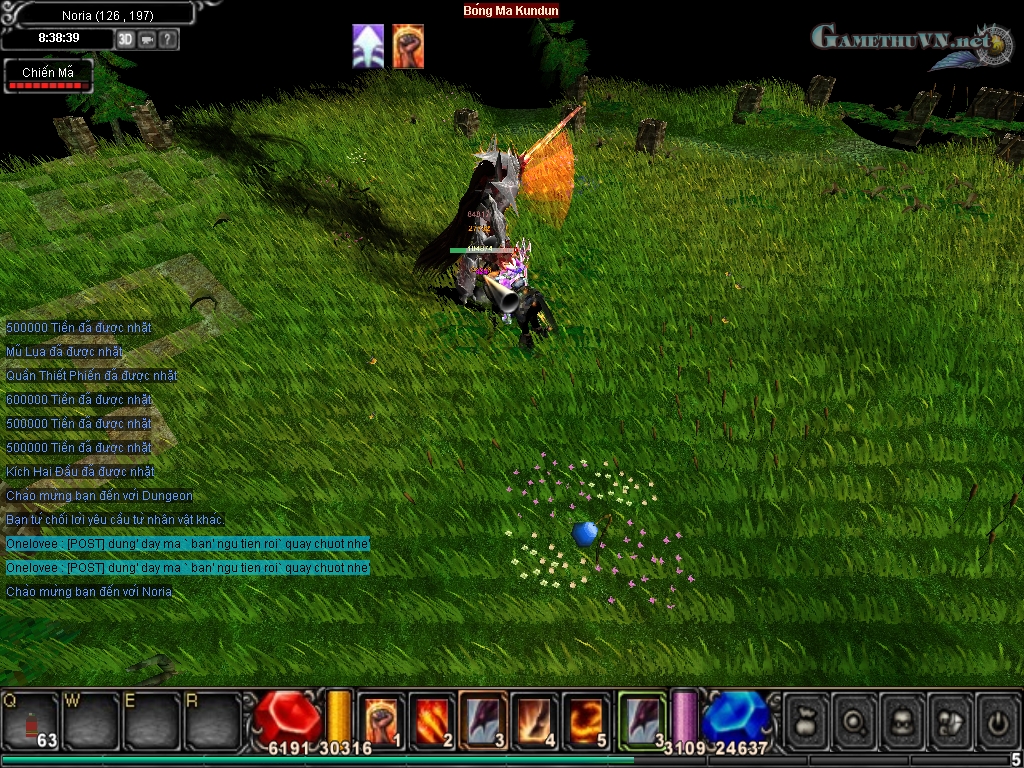
Task: Click the camera button beside 3D
Action: click(x=147, y=39)
